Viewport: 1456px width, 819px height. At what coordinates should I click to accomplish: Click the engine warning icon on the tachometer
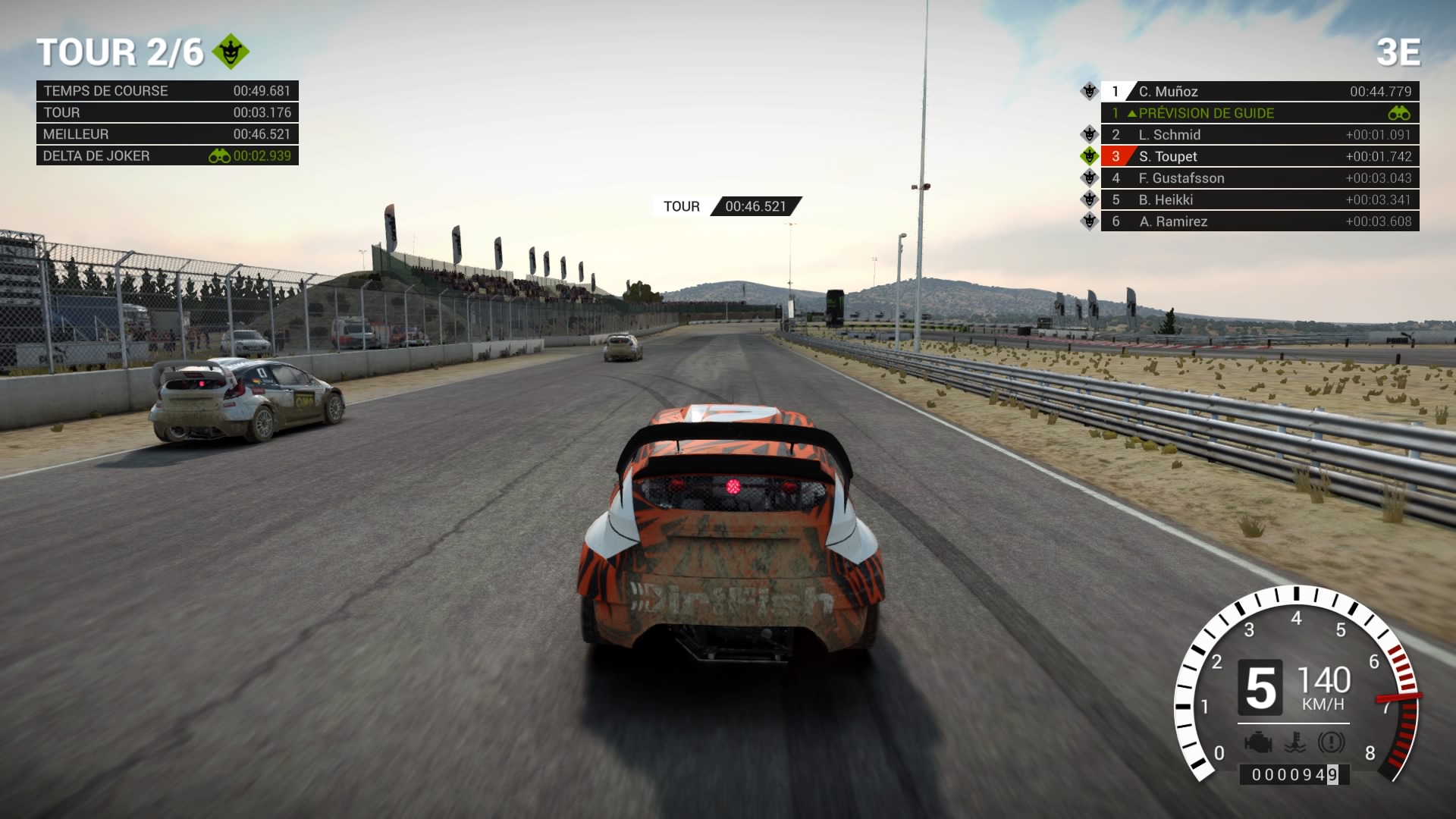pyautogui.click(x=1258, y=742)
